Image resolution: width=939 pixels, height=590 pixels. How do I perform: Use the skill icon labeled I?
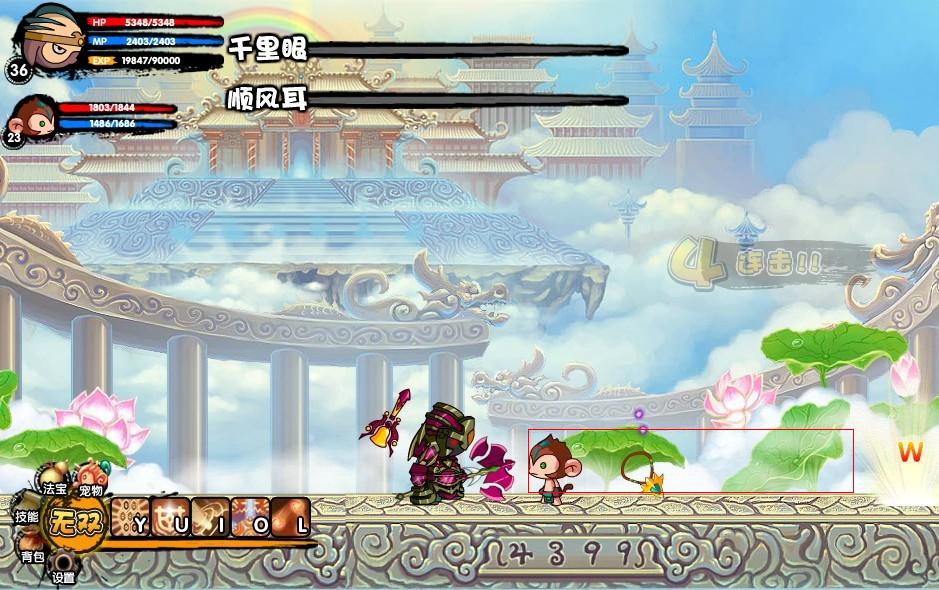coord(210,517)
